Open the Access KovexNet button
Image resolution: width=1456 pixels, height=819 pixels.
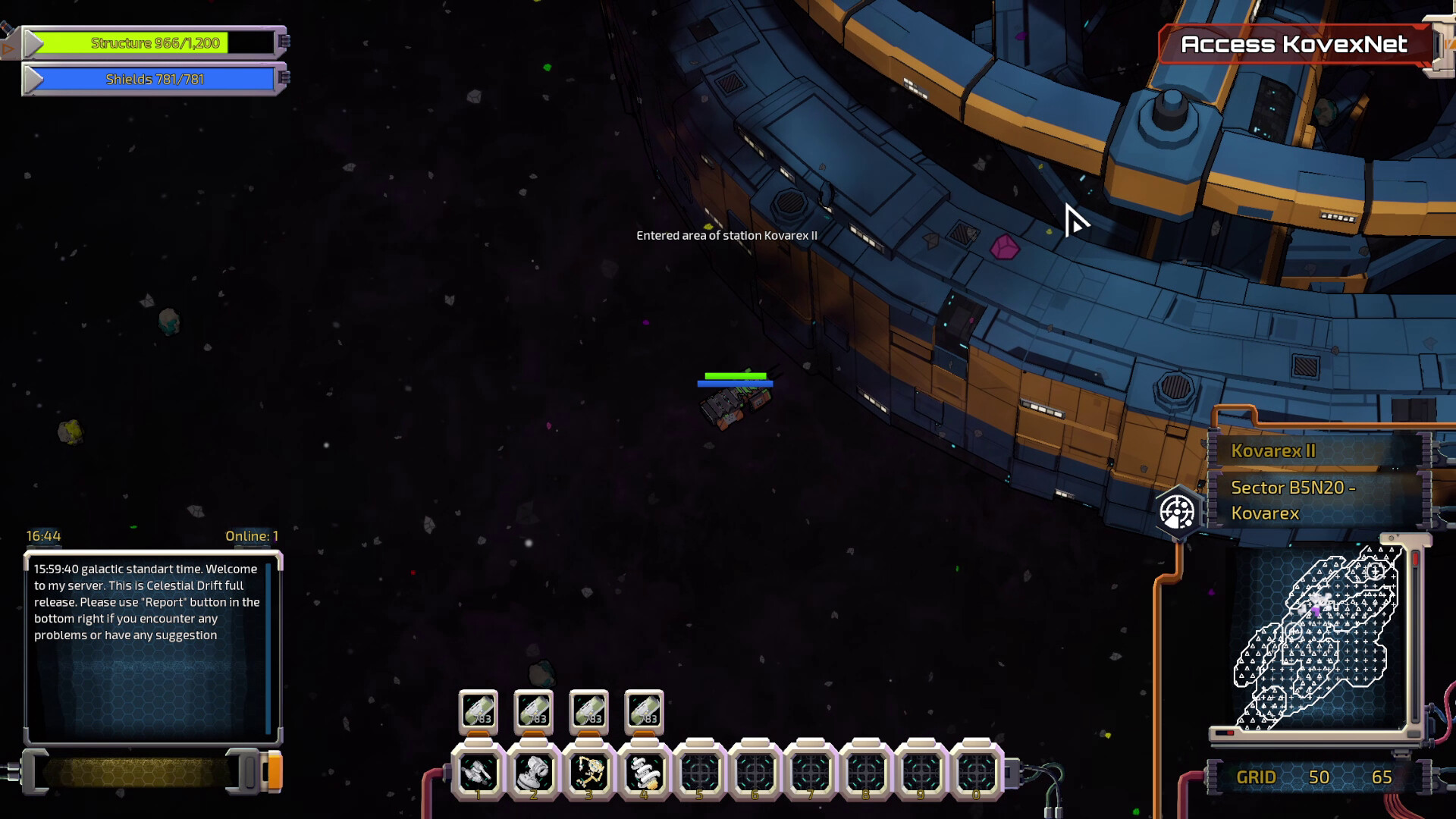(x=1294, y=45)
